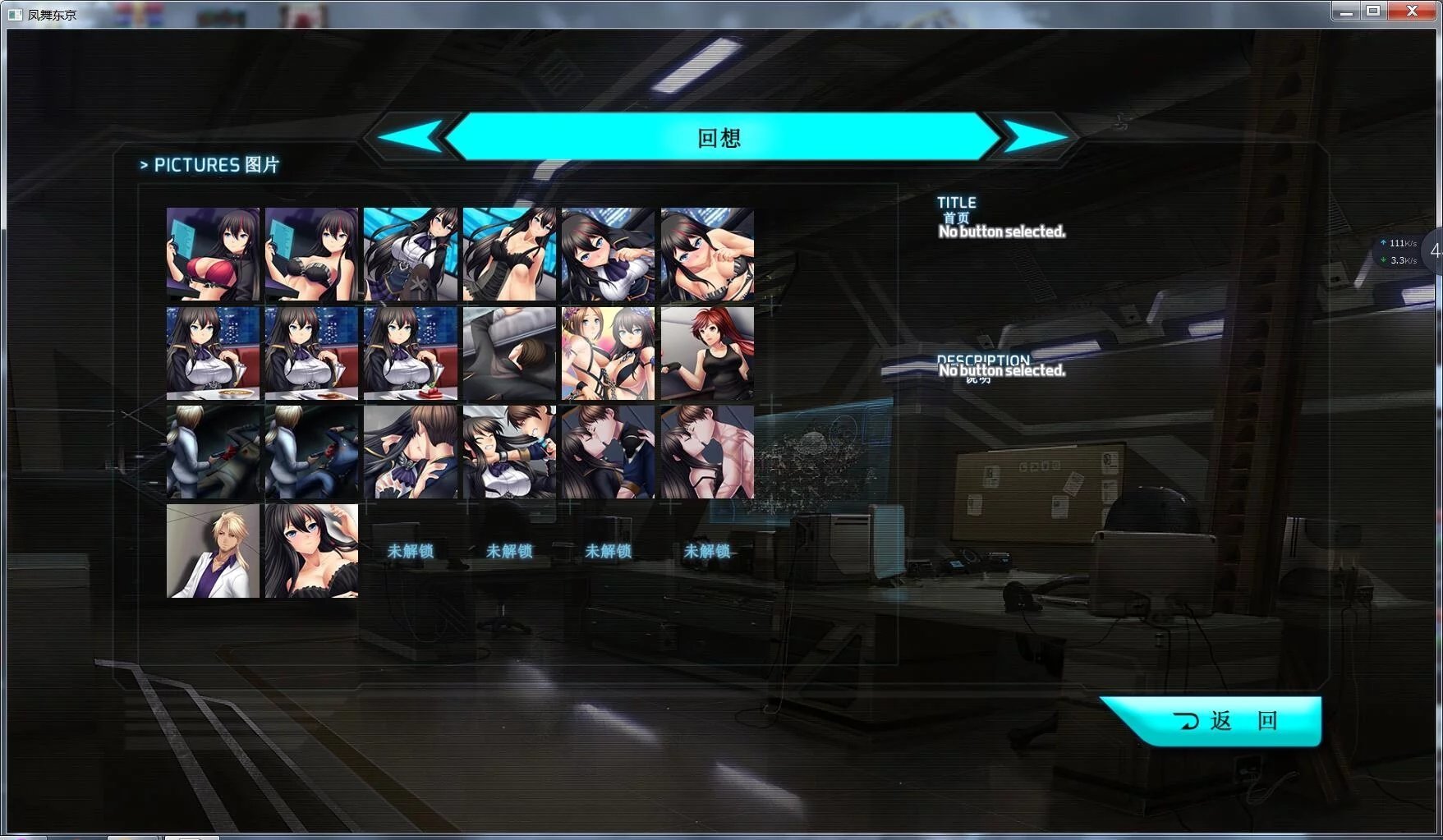Select the red-haired woman thumbnail

pos(707,354)
